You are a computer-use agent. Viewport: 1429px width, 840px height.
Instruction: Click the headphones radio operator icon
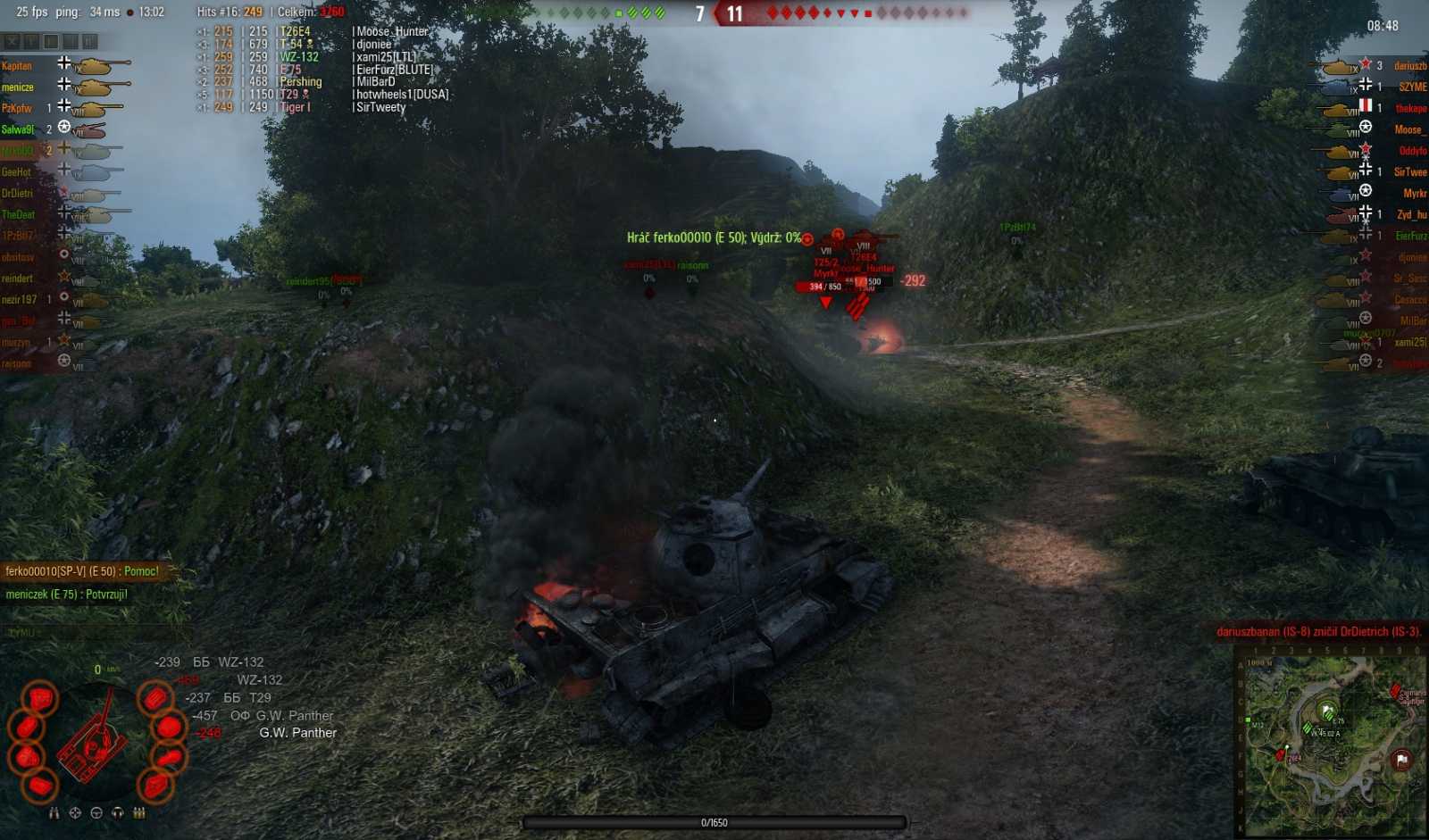(117, 813)
